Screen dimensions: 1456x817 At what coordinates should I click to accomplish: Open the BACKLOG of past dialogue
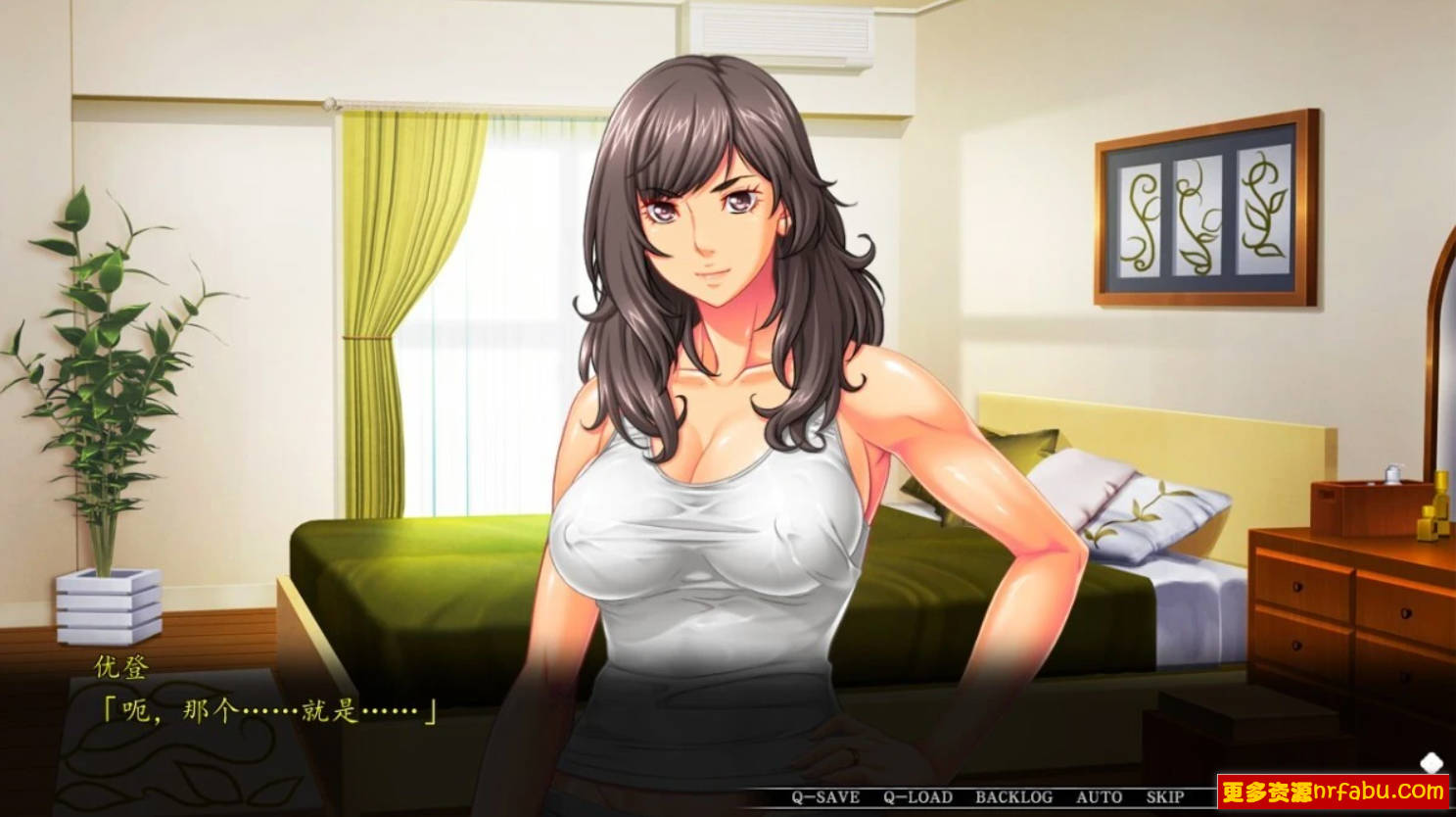pos(1013,797)
